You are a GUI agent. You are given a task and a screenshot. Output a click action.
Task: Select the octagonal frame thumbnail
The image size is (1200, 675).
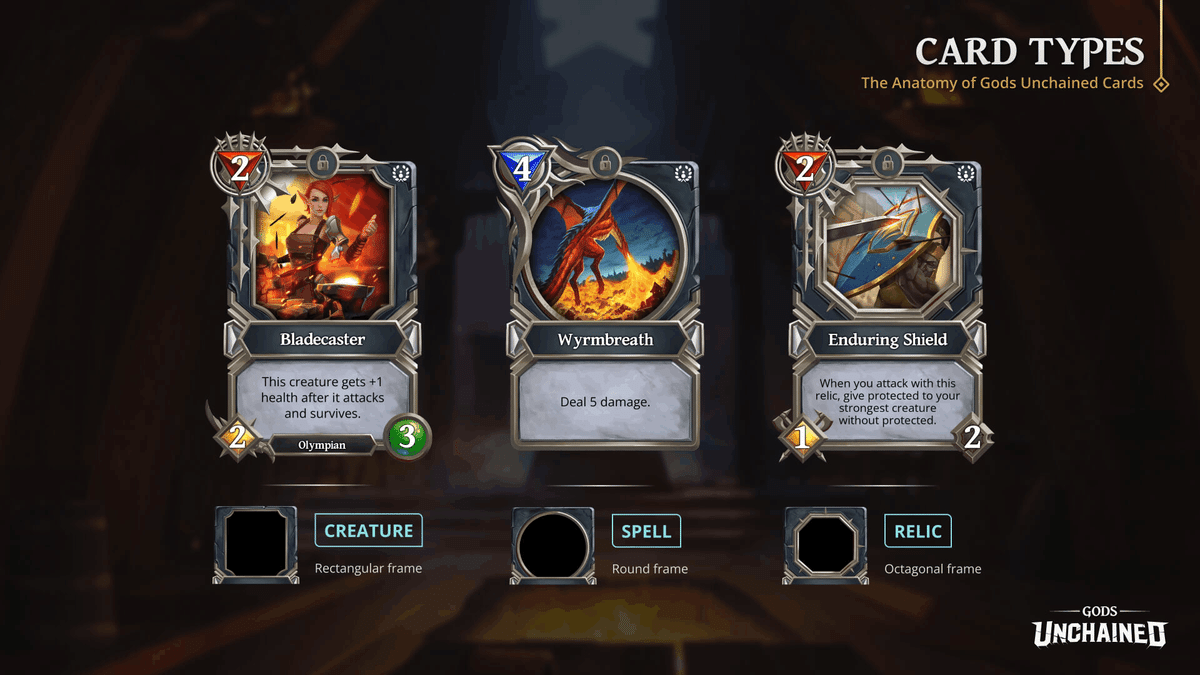(825, 544)
